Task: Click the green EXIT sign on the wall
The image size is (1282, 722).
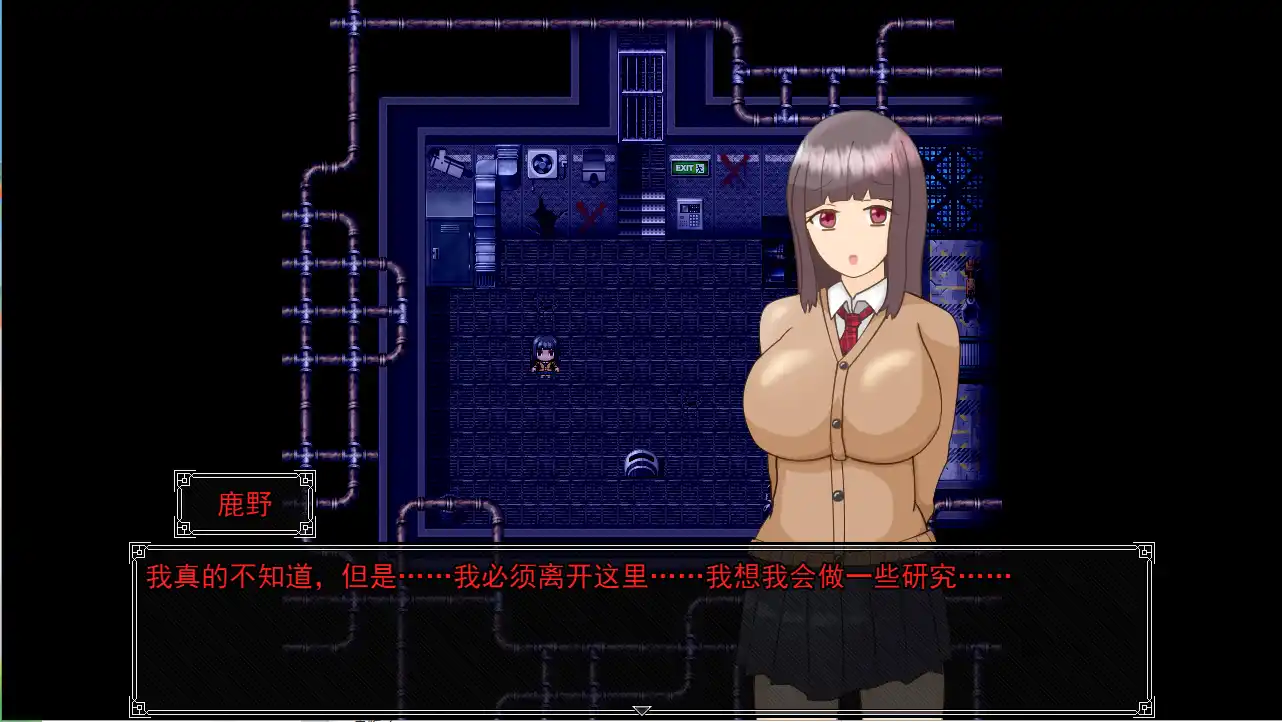Action: tap(688, 166)
